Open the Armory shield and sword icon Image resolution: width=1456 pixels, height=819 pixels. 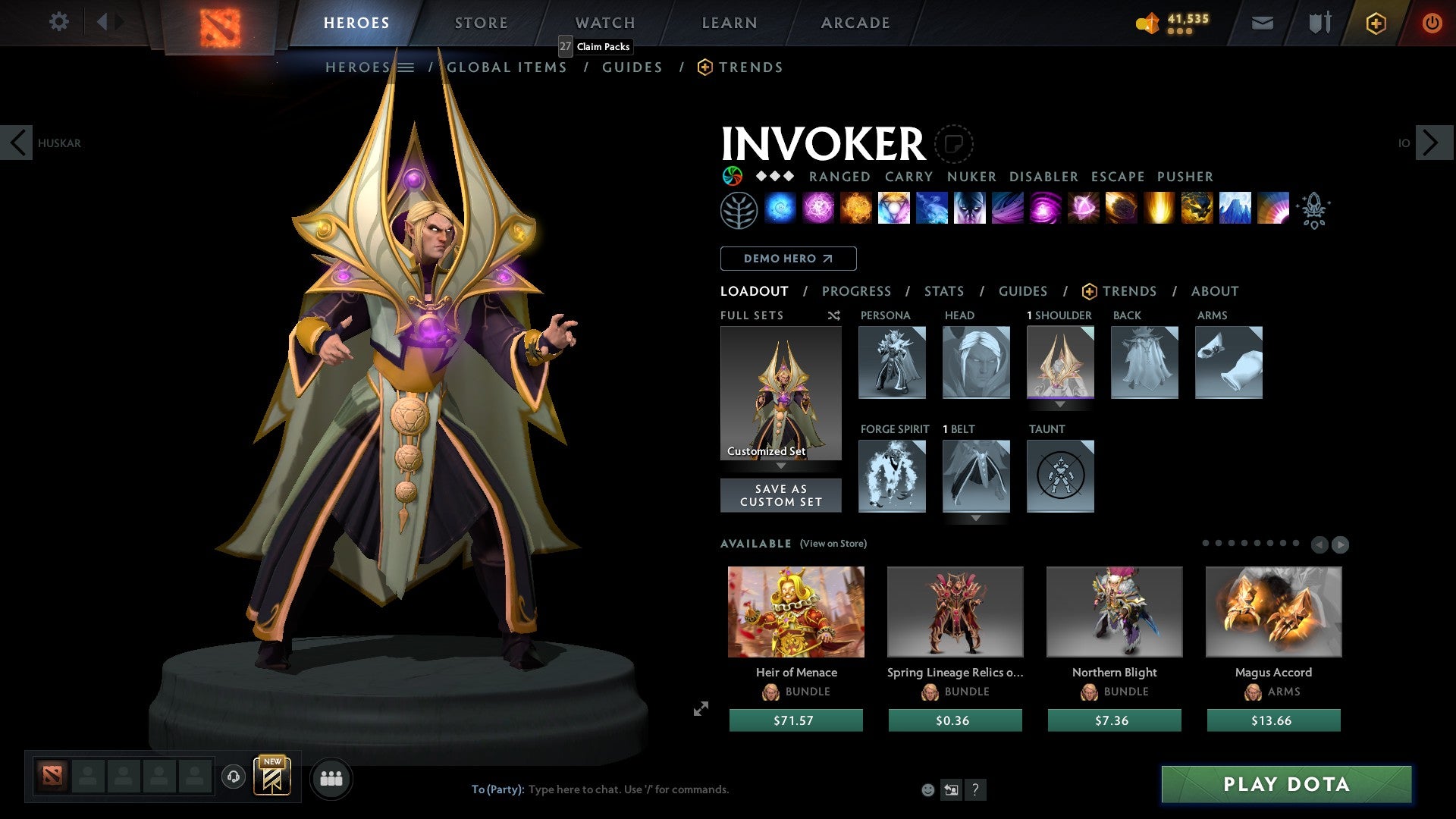point(1318,23)
